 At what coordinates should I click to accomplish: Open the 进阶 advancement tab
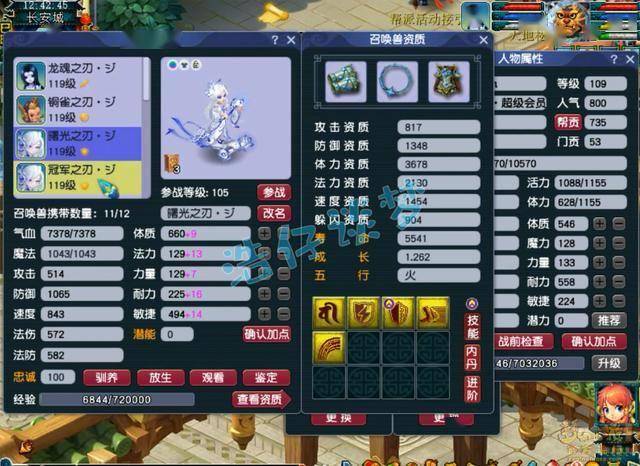(472, 390)
